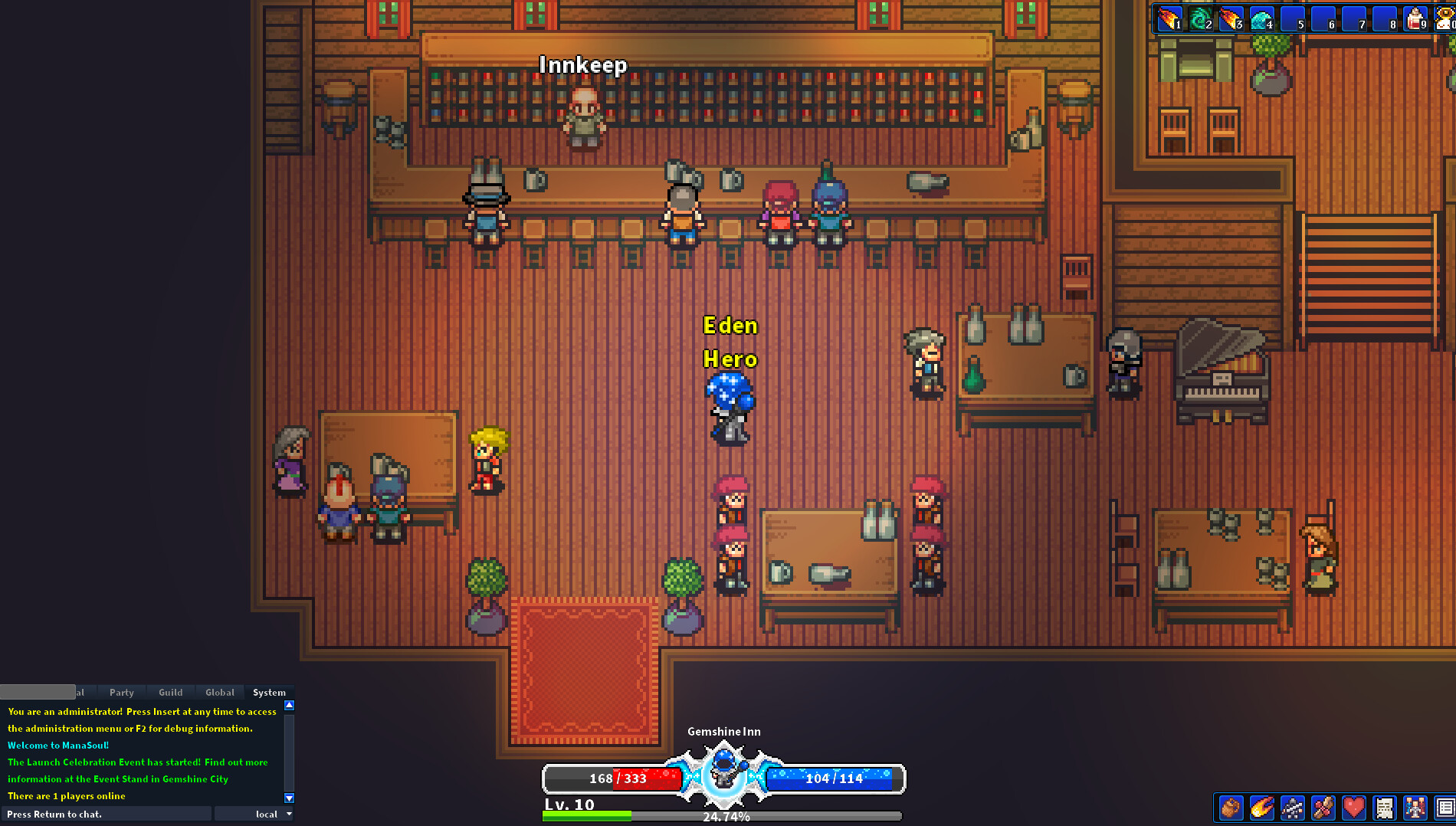Select the potion in hotbar slot 9
The height and width of the screenshot is (826, 1456).
[1414, 18]
